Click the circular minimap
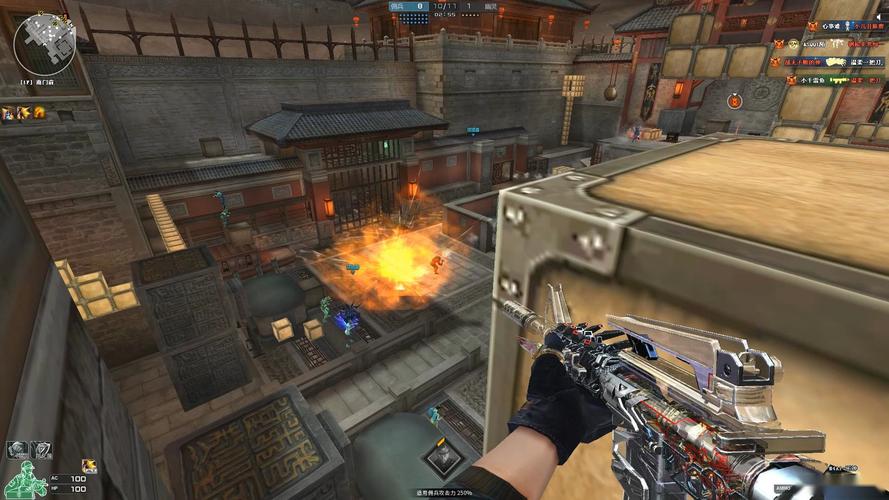This screenshot has width=889, height=500. pyautogui.click(x=41, y=42)
